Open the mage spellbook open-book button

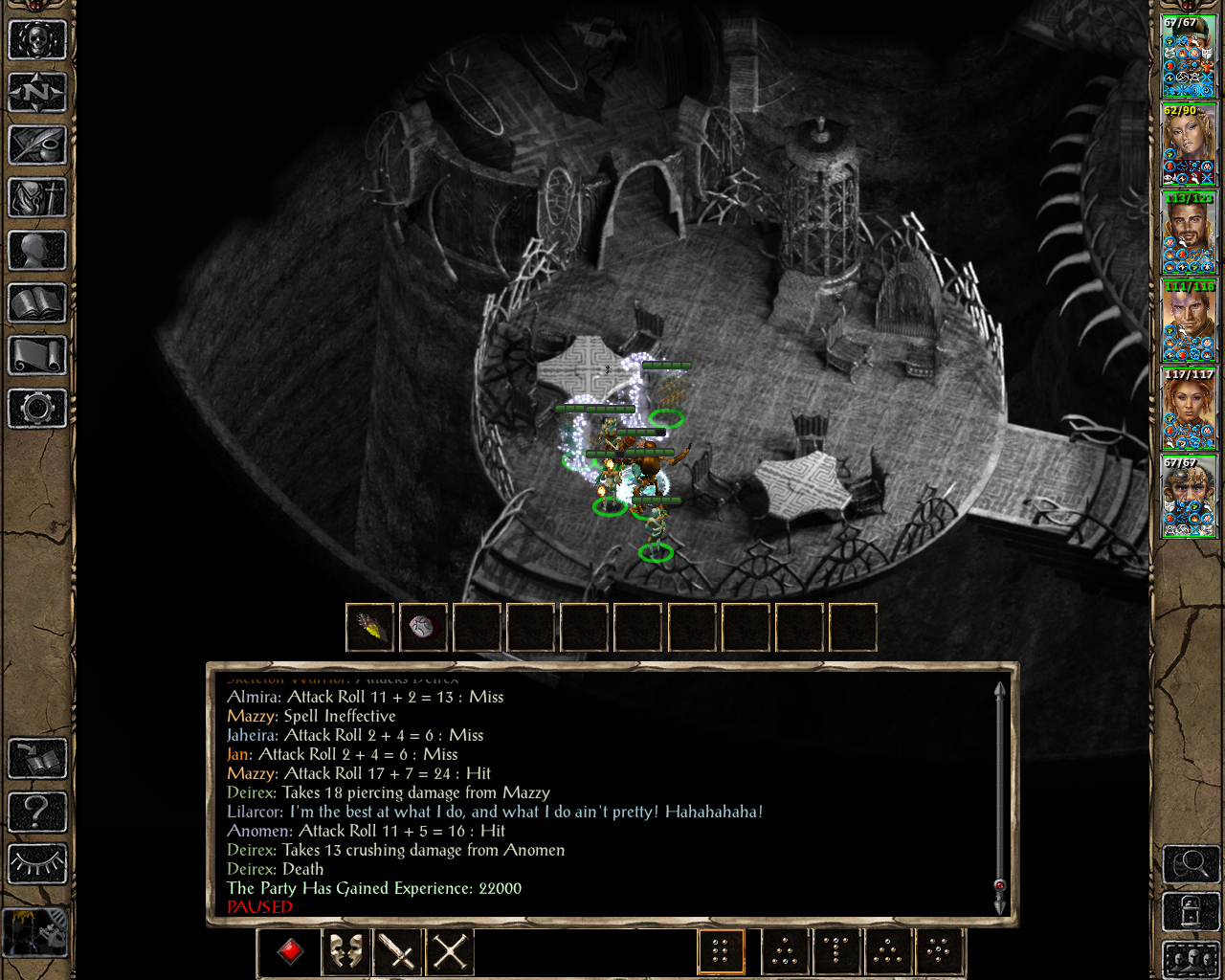(36, 303)
